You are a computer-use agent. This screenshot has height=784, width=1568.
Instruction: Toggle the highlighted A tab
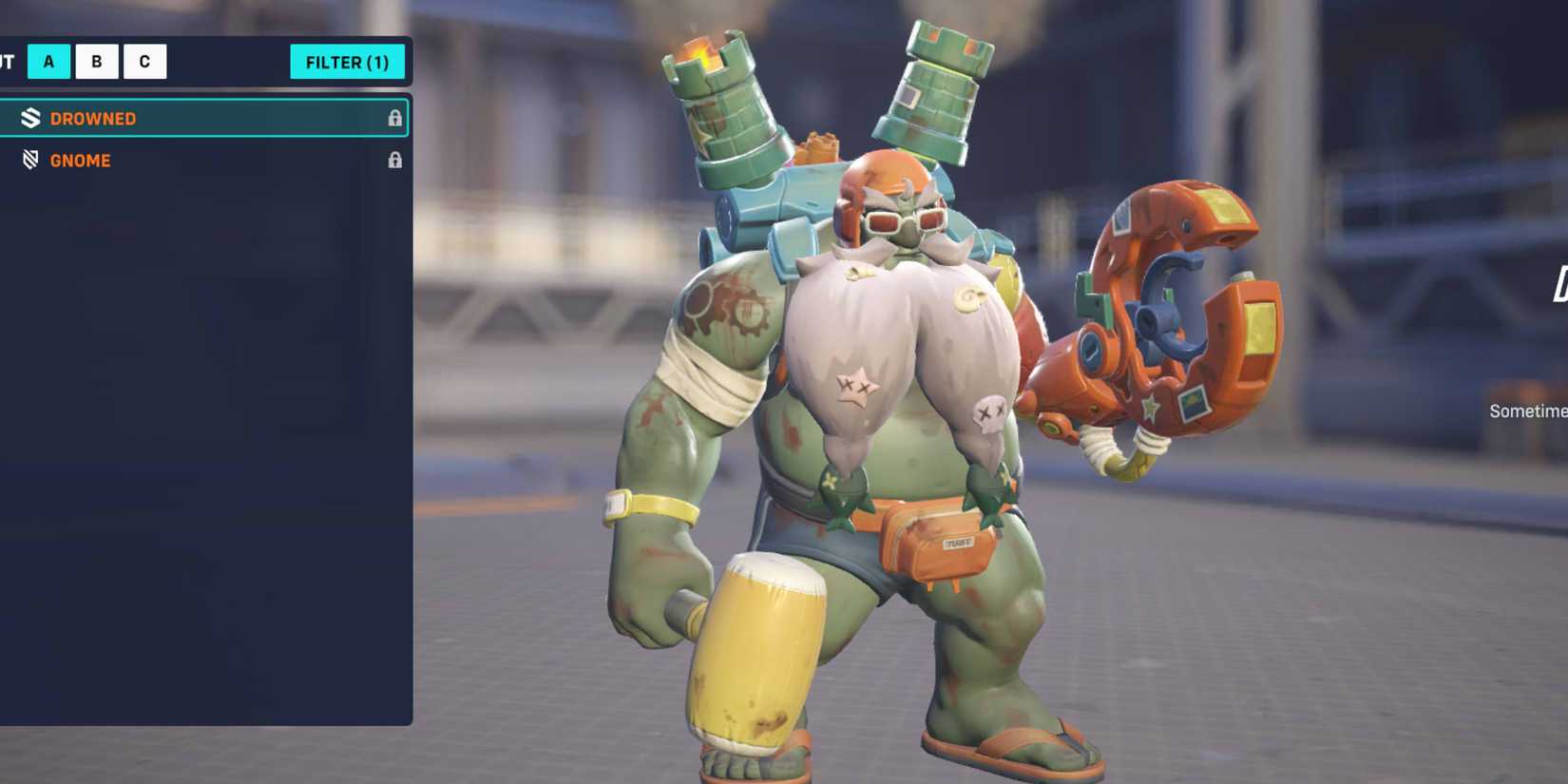48,61
